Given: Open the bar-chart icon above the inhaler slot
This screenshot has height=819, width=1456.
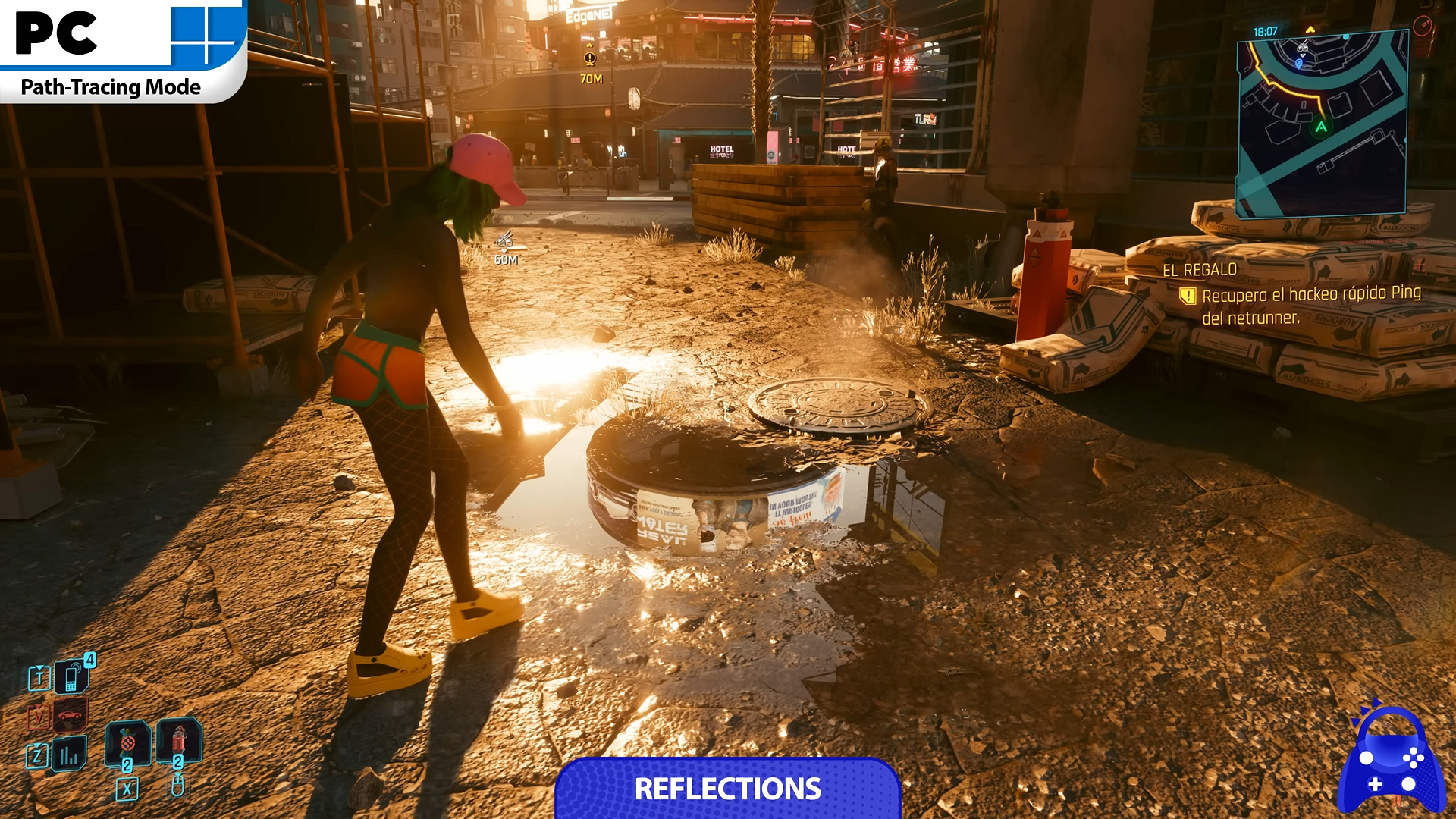Looking at the screenshot, I should point(70,754).
